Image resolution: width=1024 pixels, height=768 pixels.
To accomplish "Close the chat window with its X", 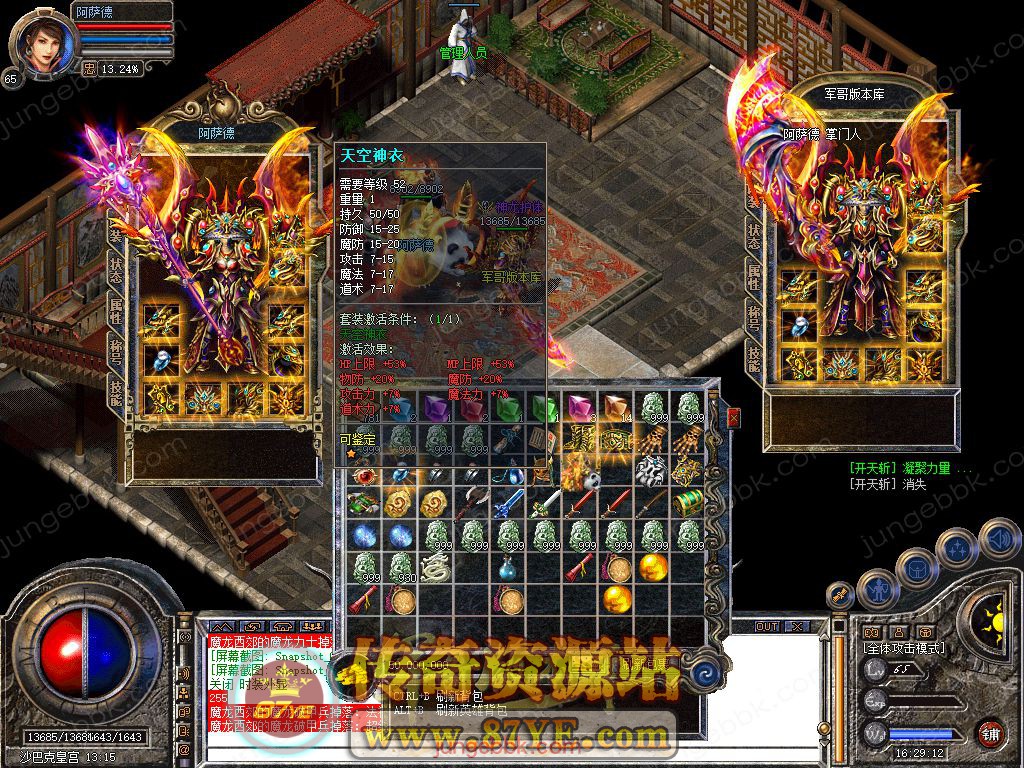I will coord(797,626).
